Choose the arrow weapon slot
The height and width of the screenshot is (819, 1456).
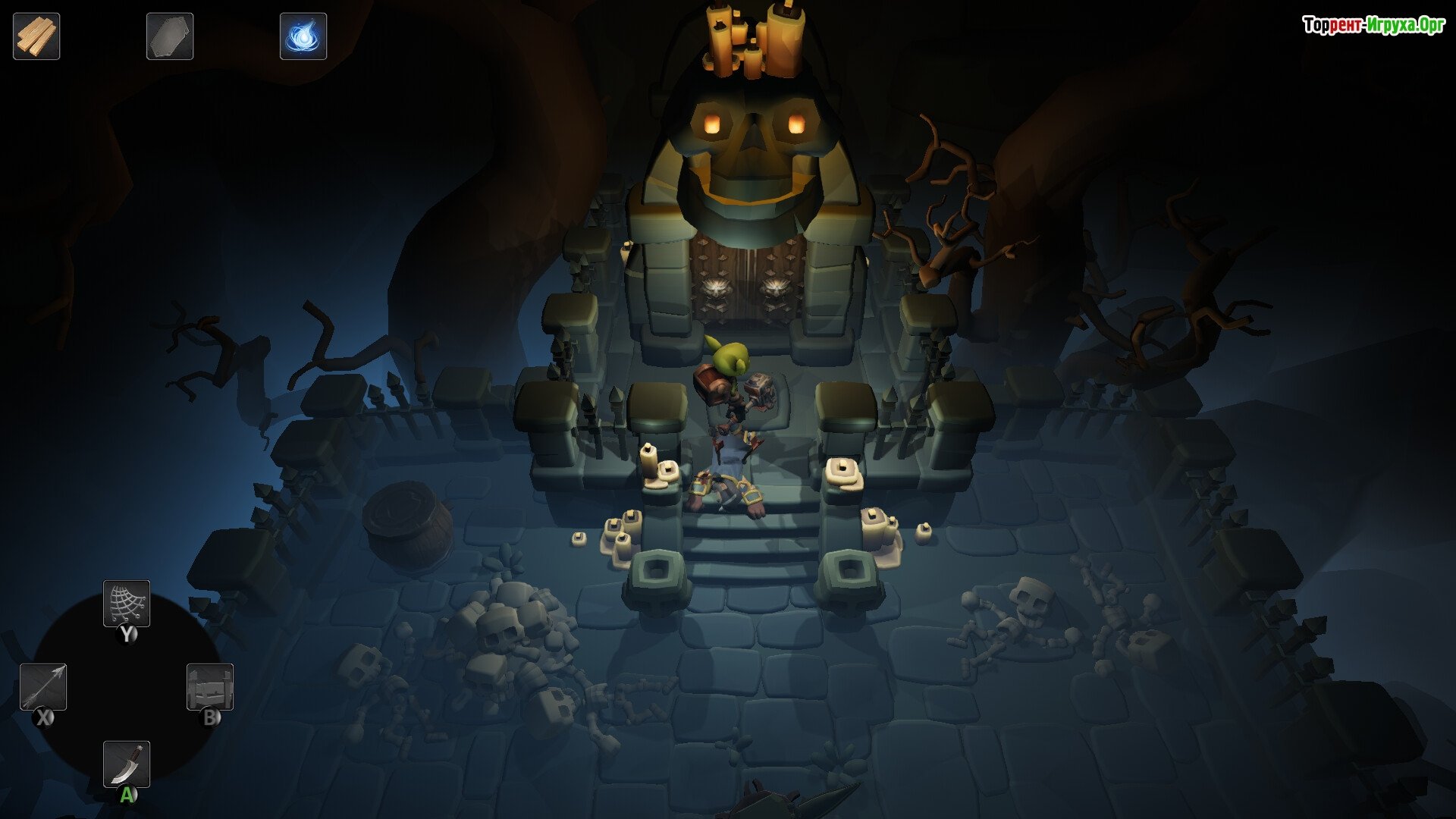point(43,687)
